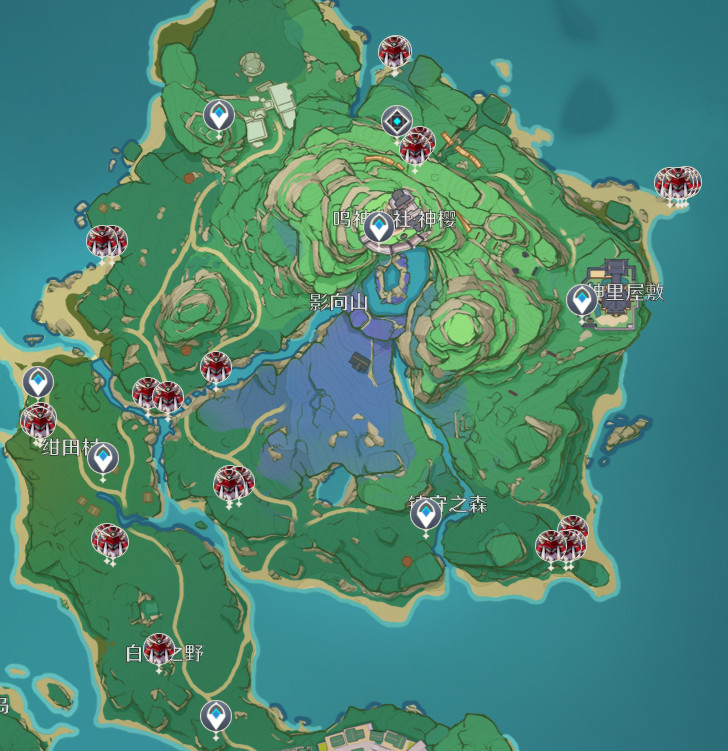Choose the teleport waypoint south of 白狐之野
Screen dimensions: 728x751
[215, 716]
